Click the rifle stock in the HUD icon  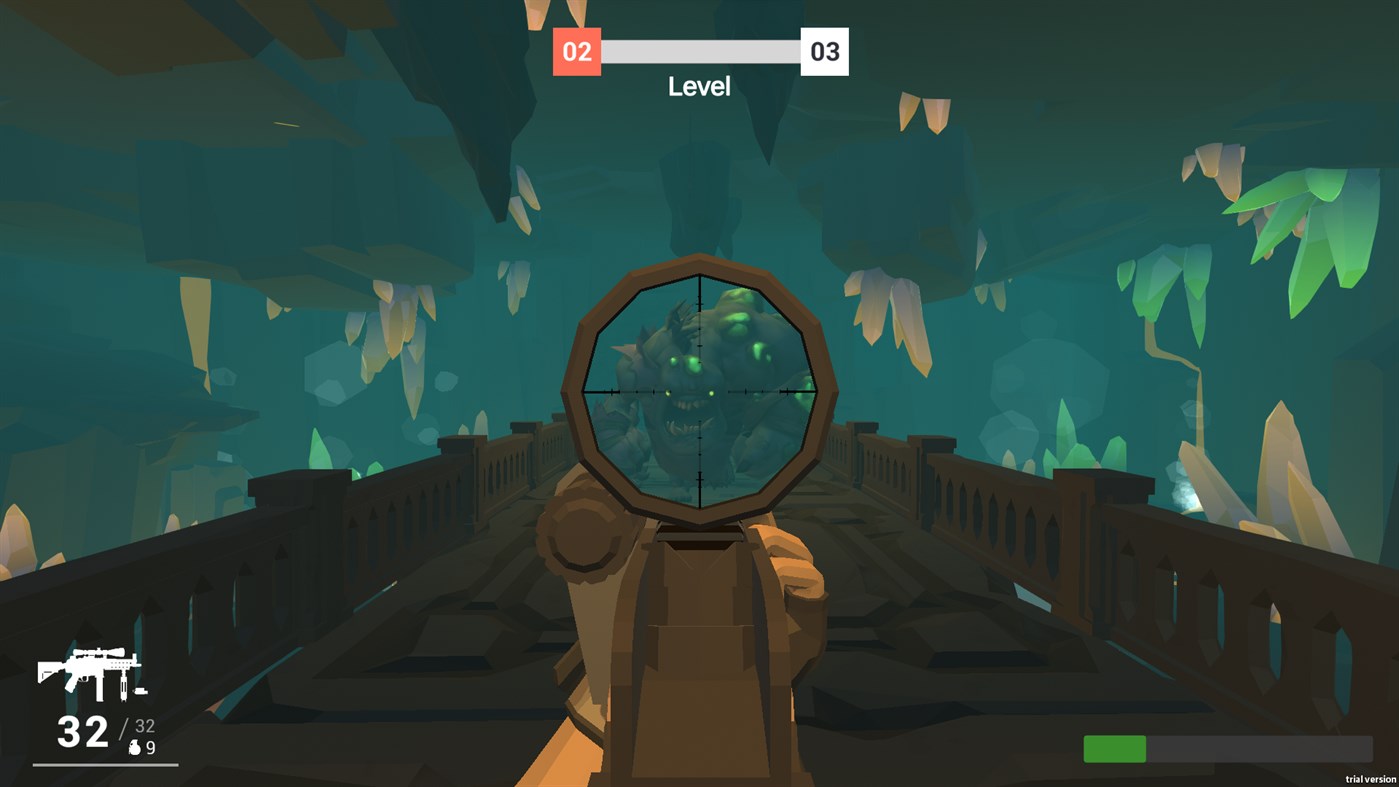point(48,668)
